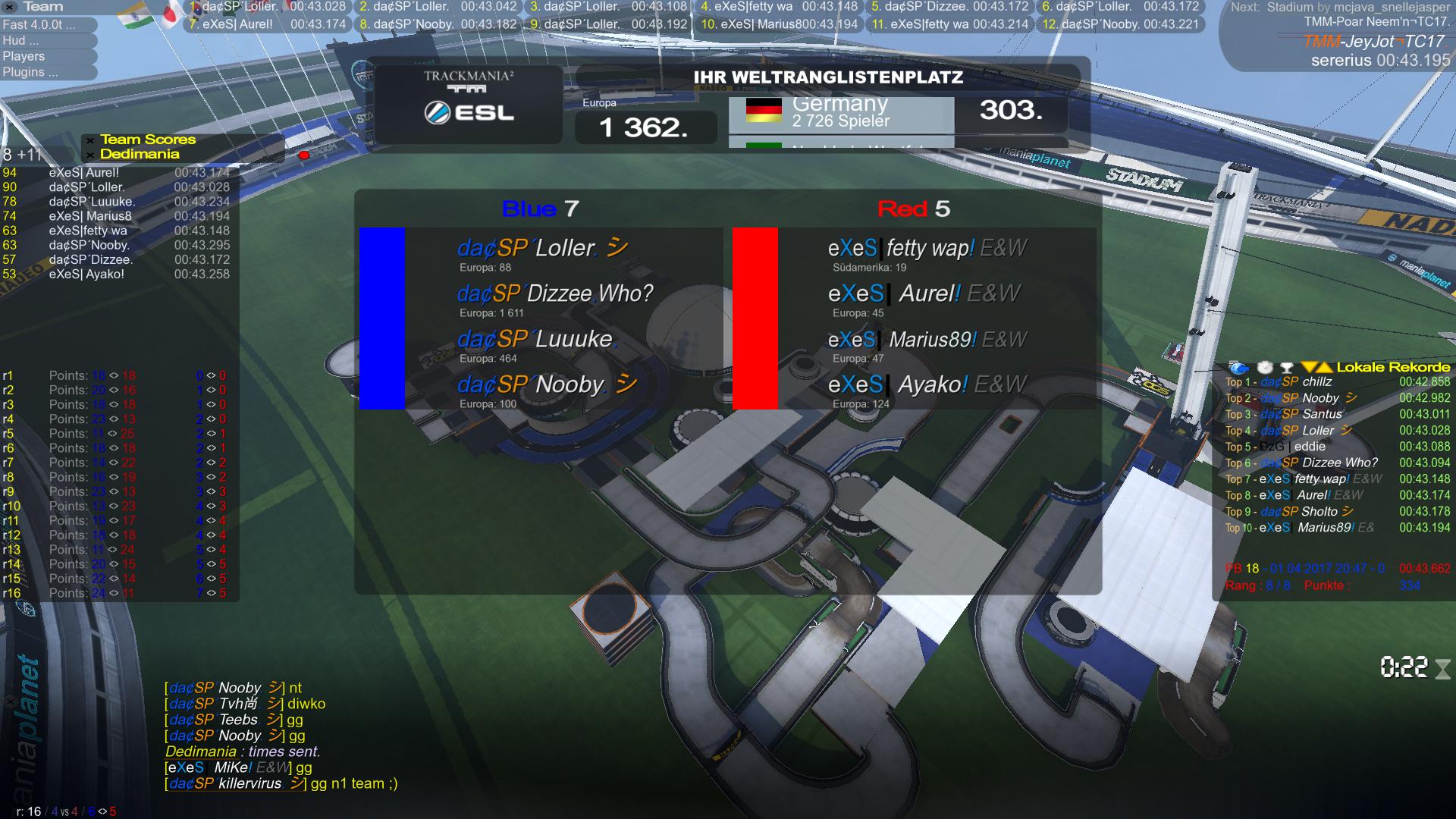Image resolution: width=1456 pixels, height=819 pixels.
Task: Select Loller in the Blue team list
Action: (x=542, y=249)
